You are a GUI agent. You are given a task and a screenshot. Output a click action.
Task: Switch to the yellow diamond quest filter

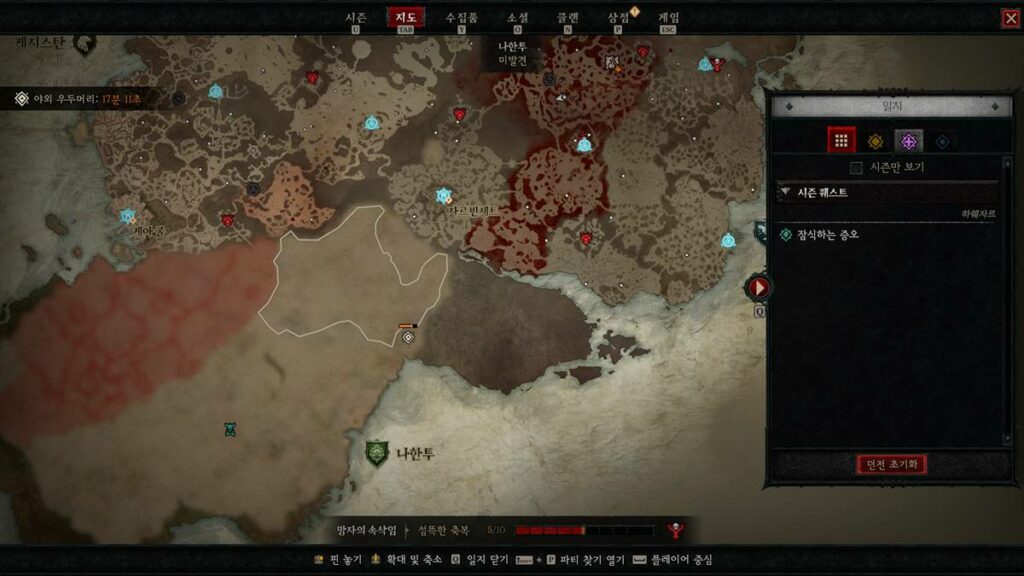click(875, 141)
